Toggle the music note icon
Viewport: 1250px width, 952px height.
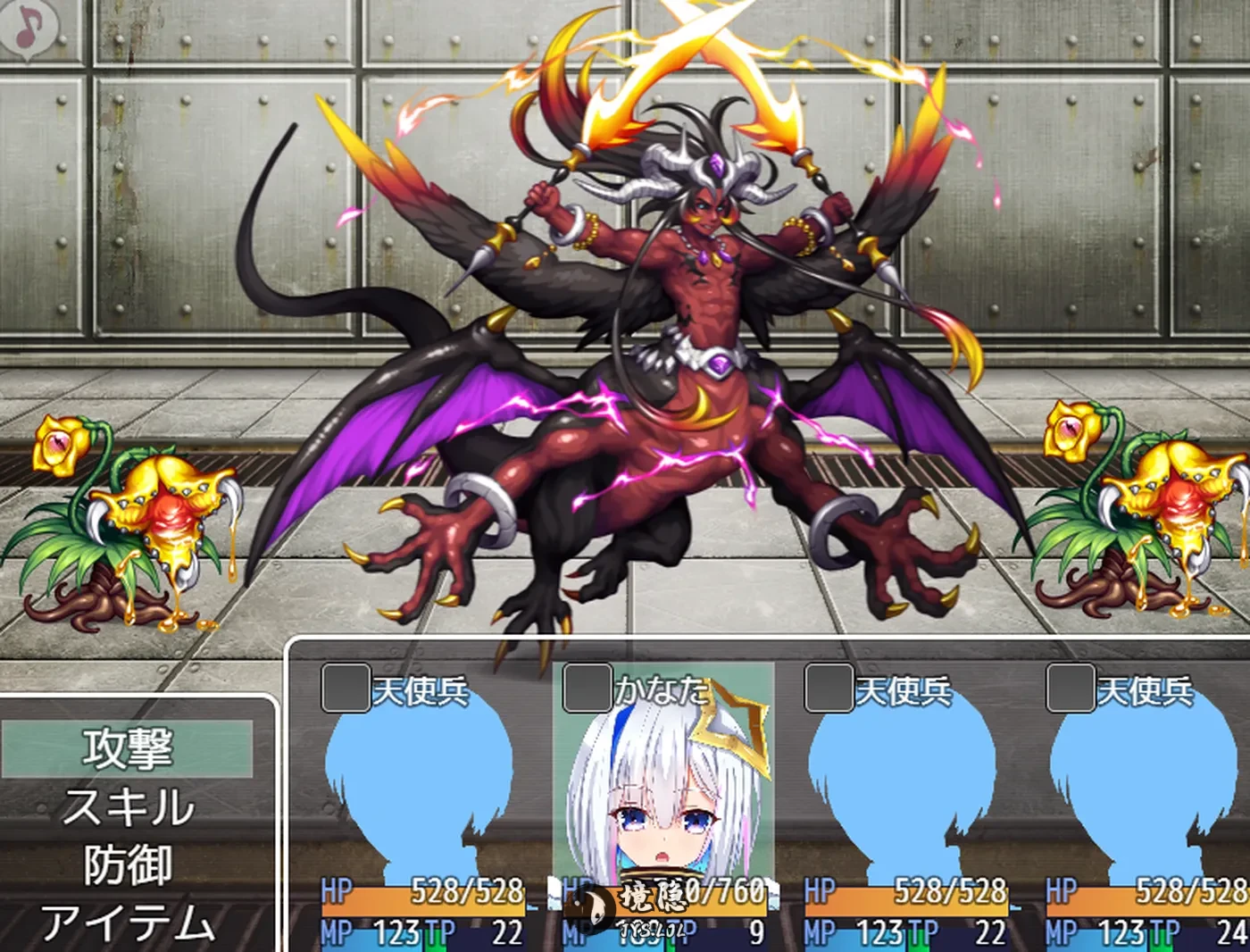pos(29,29)
